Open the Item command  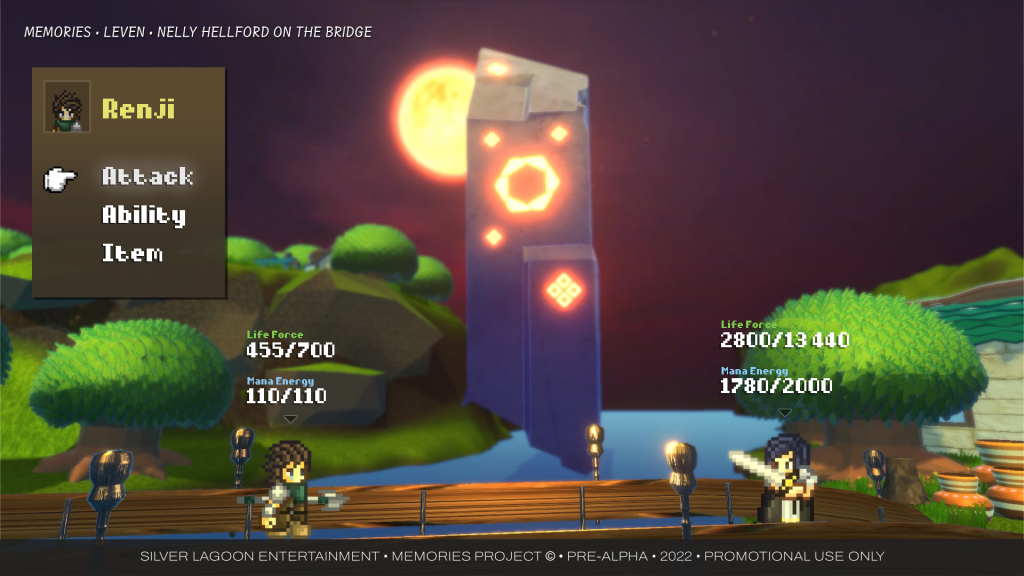(132, 253)
